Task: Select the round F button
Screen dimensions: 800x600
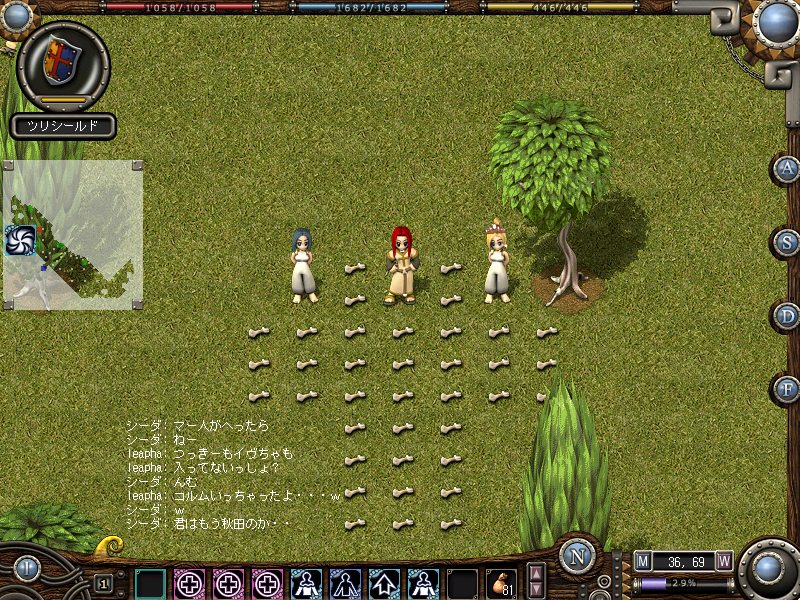Action: [x=788, y=388]
